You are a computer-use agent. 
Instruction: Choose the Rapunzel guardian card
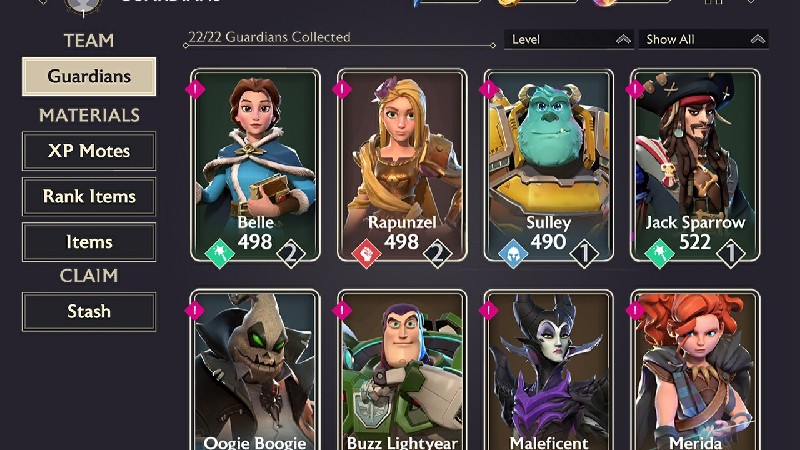click(x=402, y=165)
